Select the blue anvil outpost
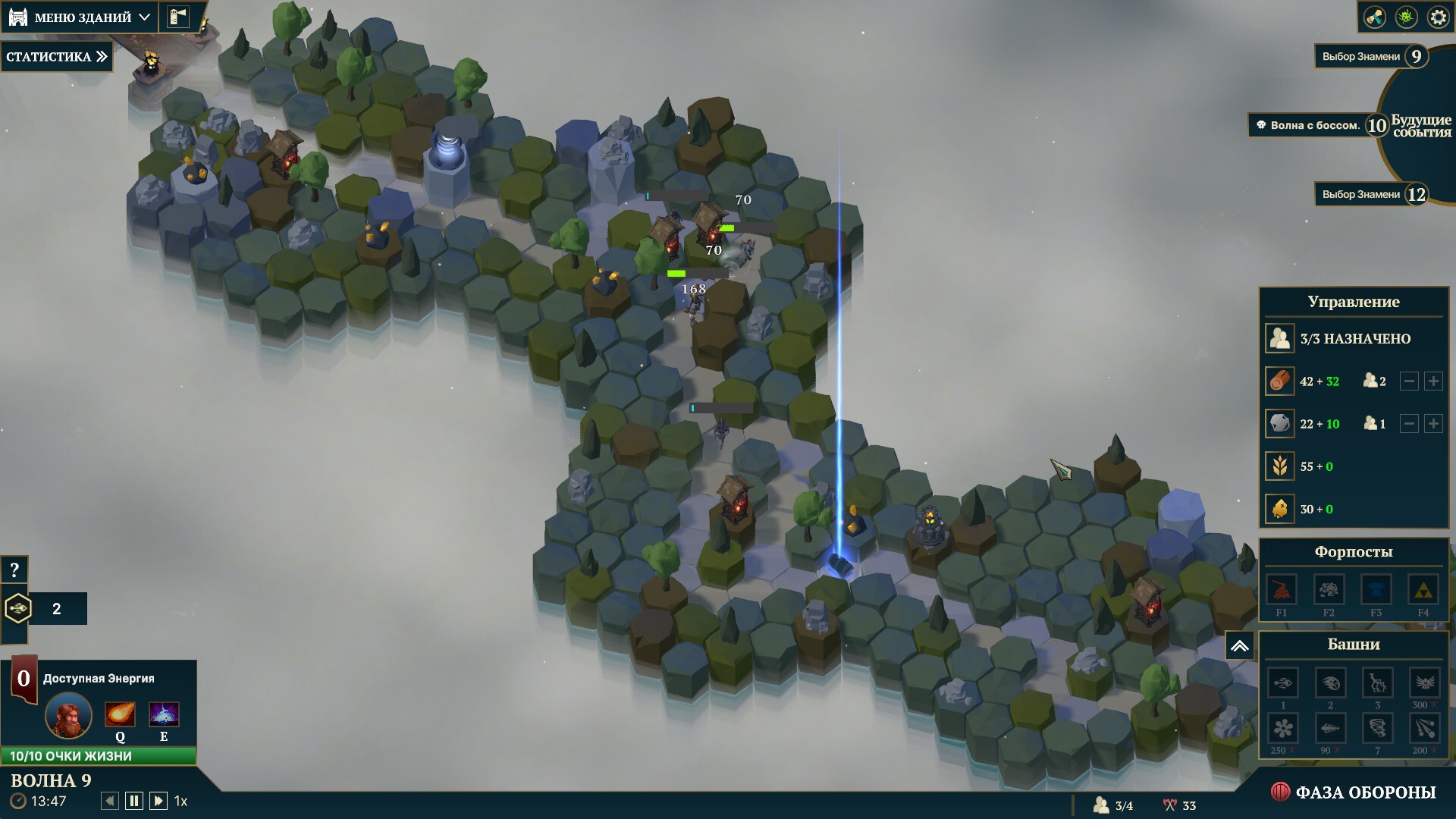 click(x=1376, y=590)
